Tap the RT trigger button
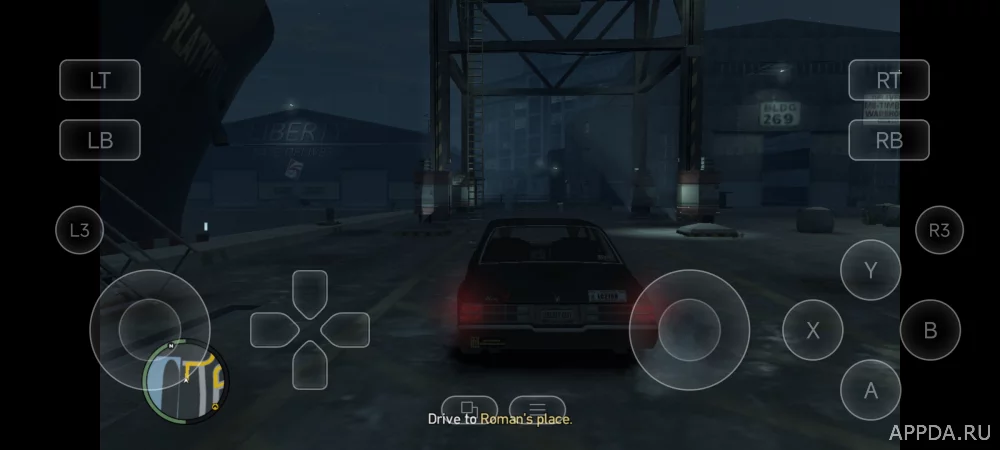Image resolution: width=1000 pixels, height=450 pixels. pos(889,80)
